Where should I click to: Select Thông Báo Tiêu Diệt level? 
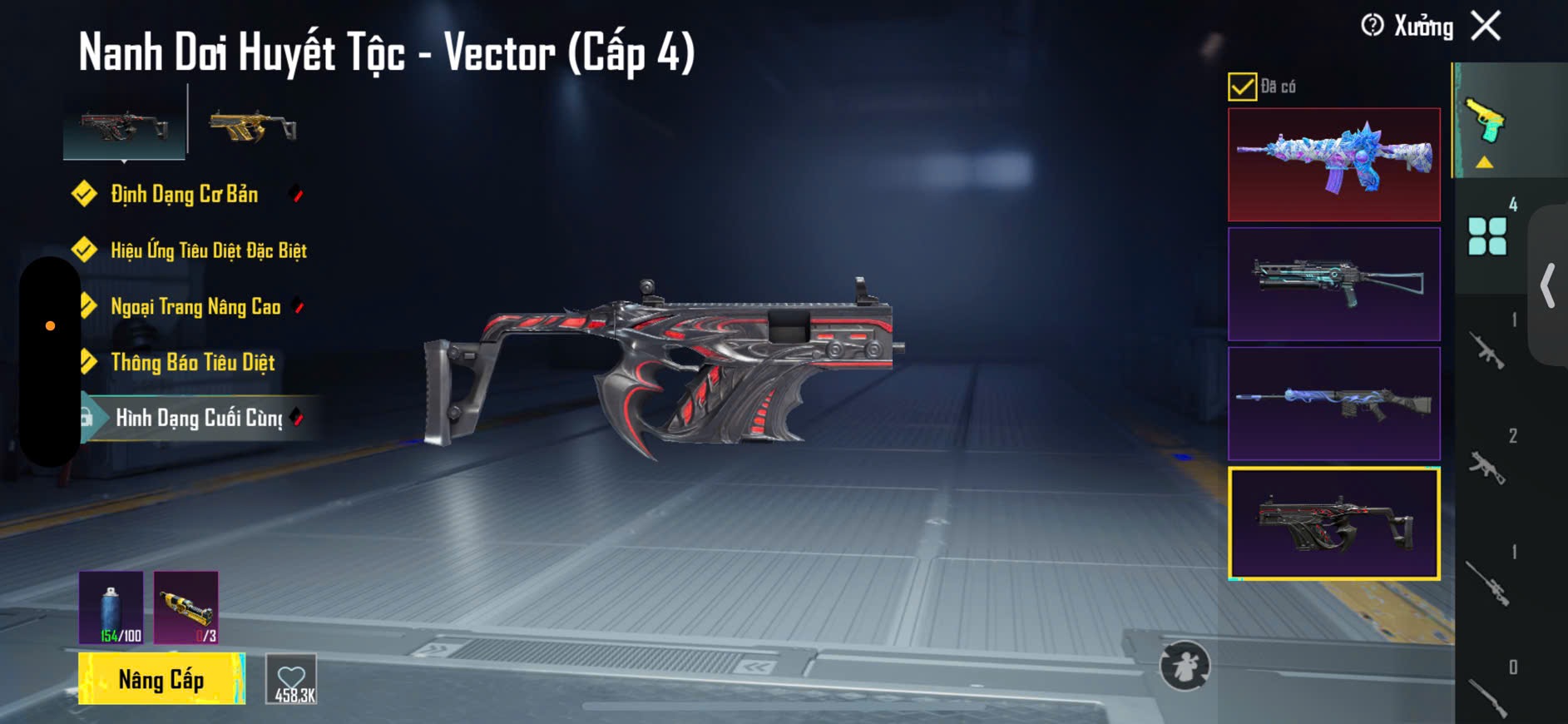(x=192, y=362)
